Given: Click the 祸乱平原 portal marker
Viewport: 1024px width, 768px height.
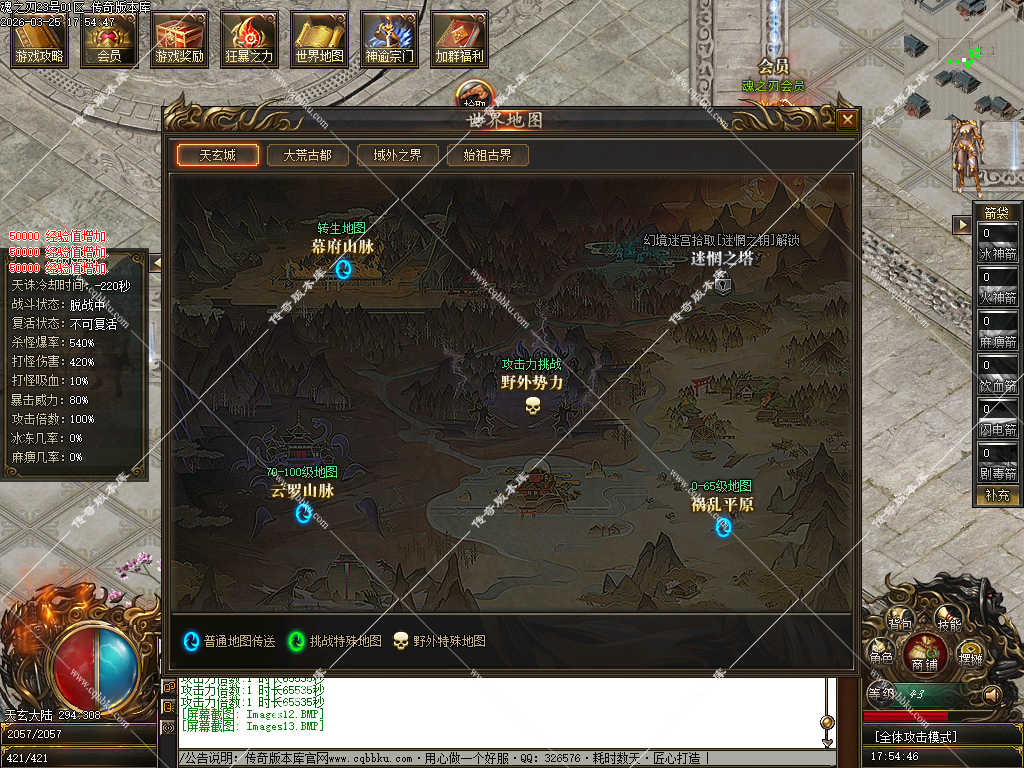Looking at the screenshot, I should click(x=723, y=526).
